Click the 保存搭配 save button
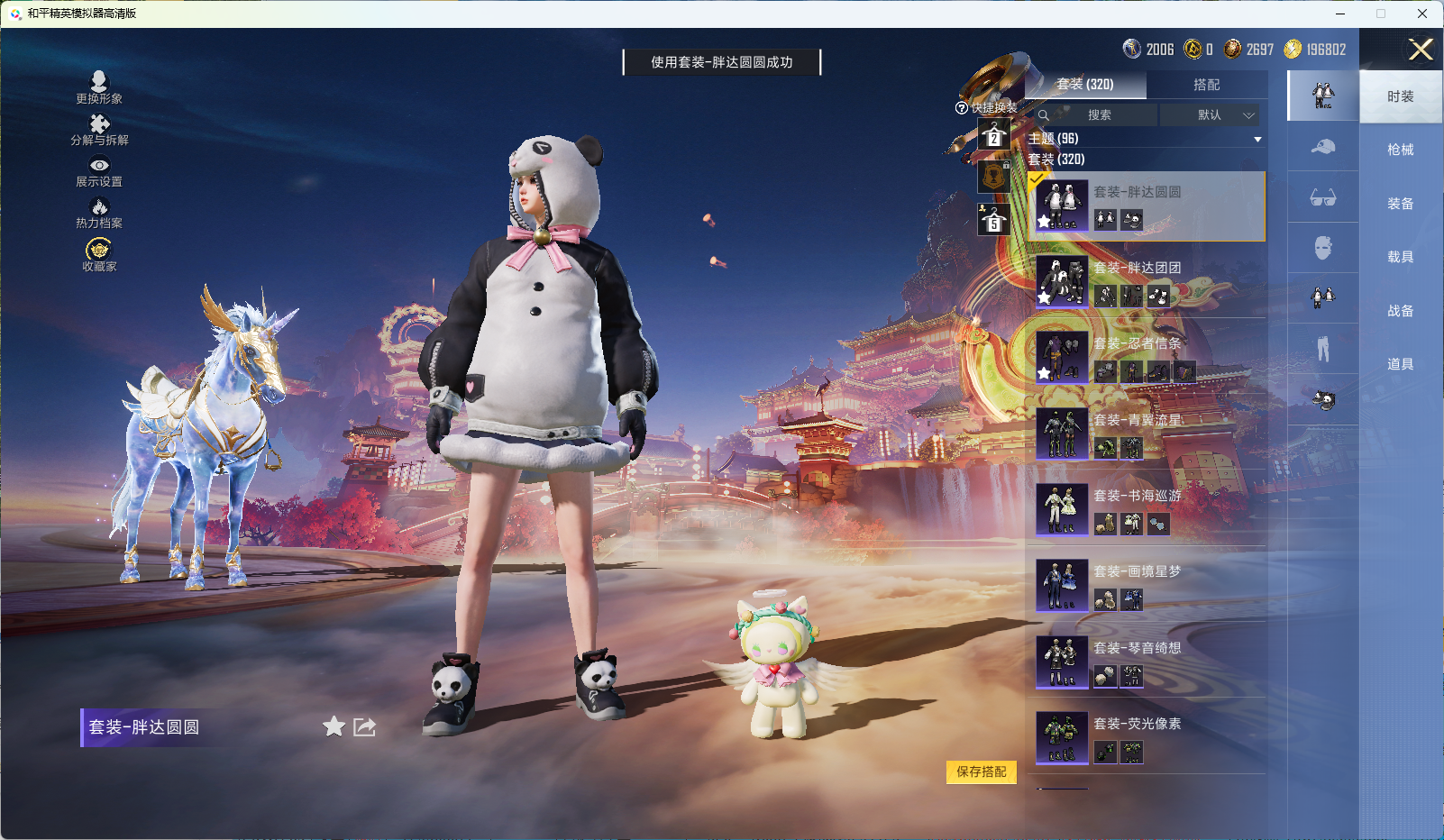Viewport: 1444px width, 840px height. [982, 773]
